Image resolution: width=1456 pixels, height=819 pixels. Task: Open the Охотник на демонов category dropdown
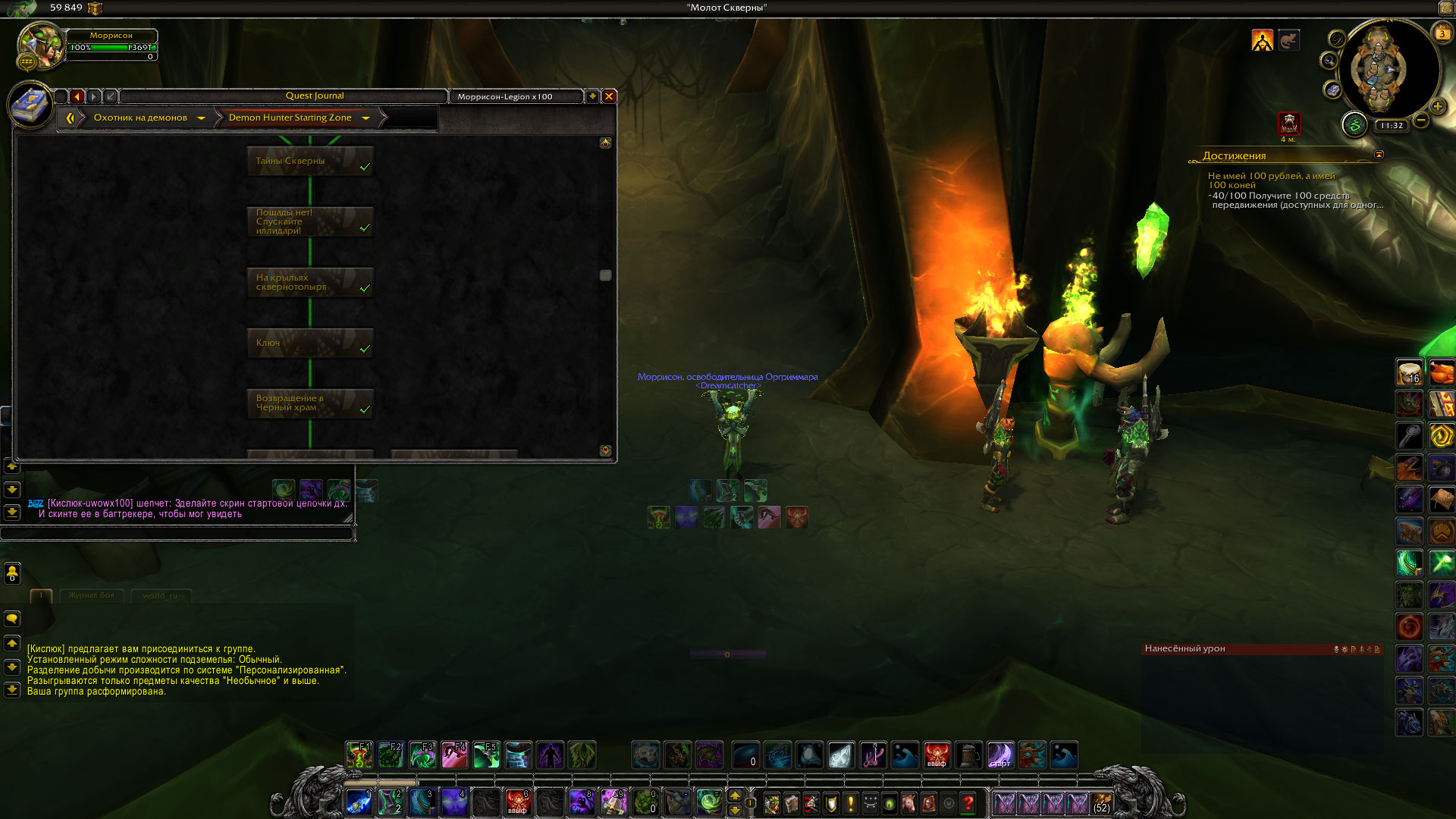(x=201, y=118)
